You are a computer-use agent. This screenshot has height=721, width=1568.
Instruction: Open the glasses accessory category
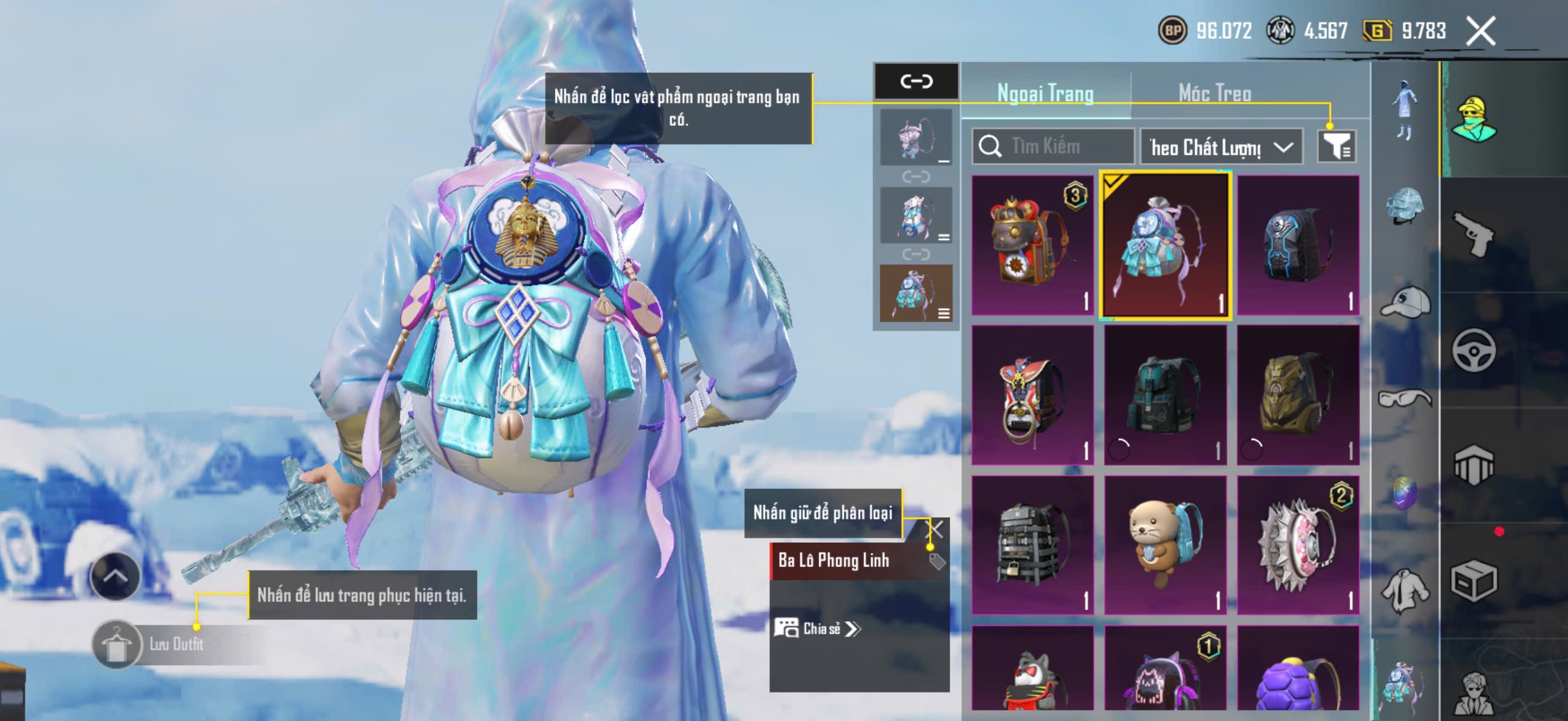coord(1405,399)
